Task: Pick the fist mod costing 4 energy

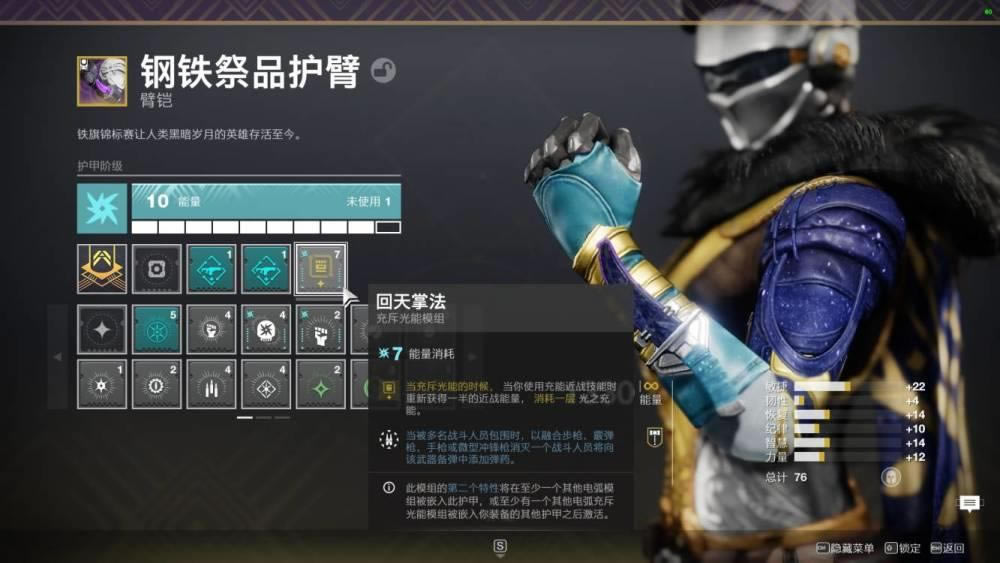Action: point(211,329)
